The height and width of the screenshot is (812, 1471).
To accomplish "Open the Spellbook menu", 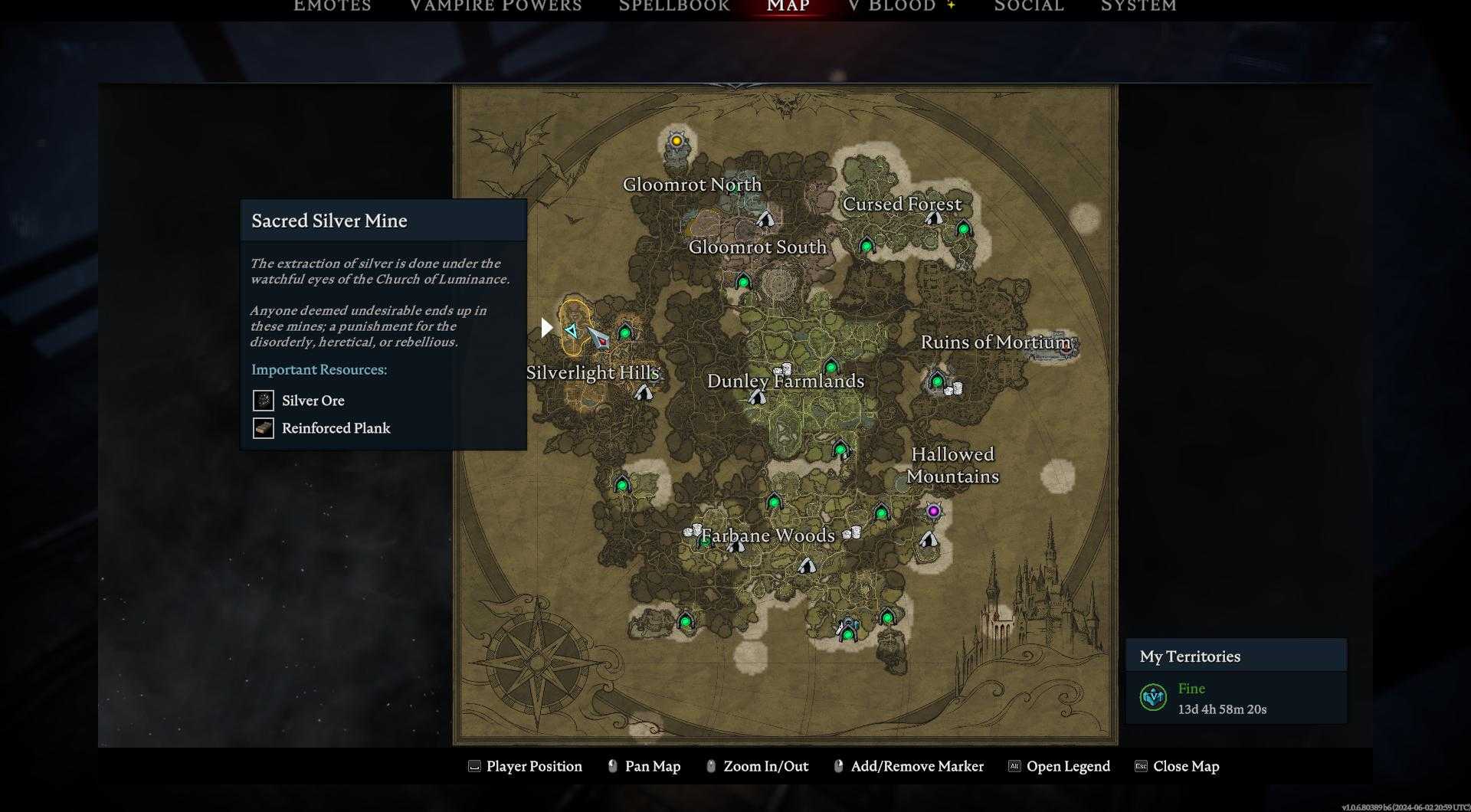I will (x=673, y=6).
